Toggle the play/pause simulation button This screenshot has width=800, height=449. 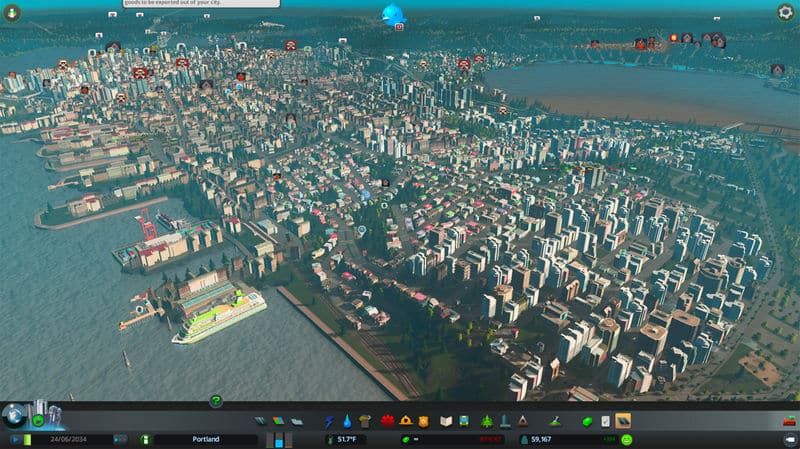pos(17,439)
